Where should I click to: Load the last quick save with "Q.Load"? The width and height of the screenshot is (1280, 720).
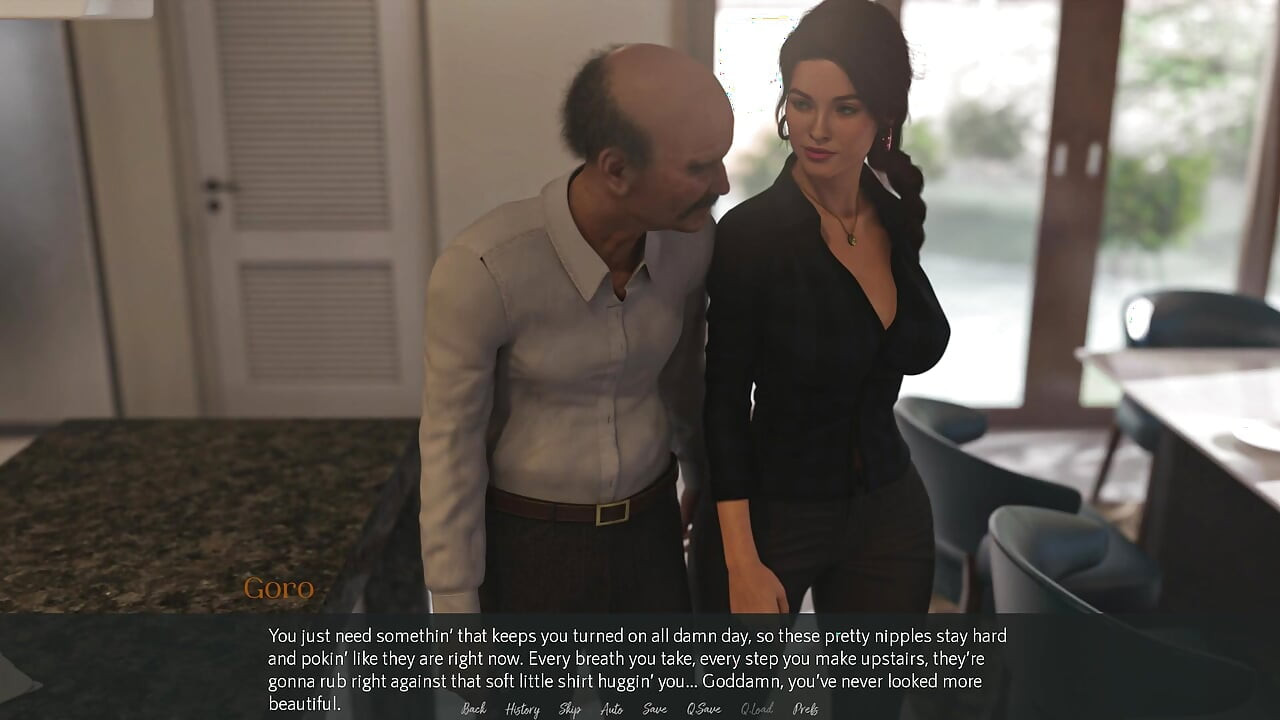tap(757, 709)
